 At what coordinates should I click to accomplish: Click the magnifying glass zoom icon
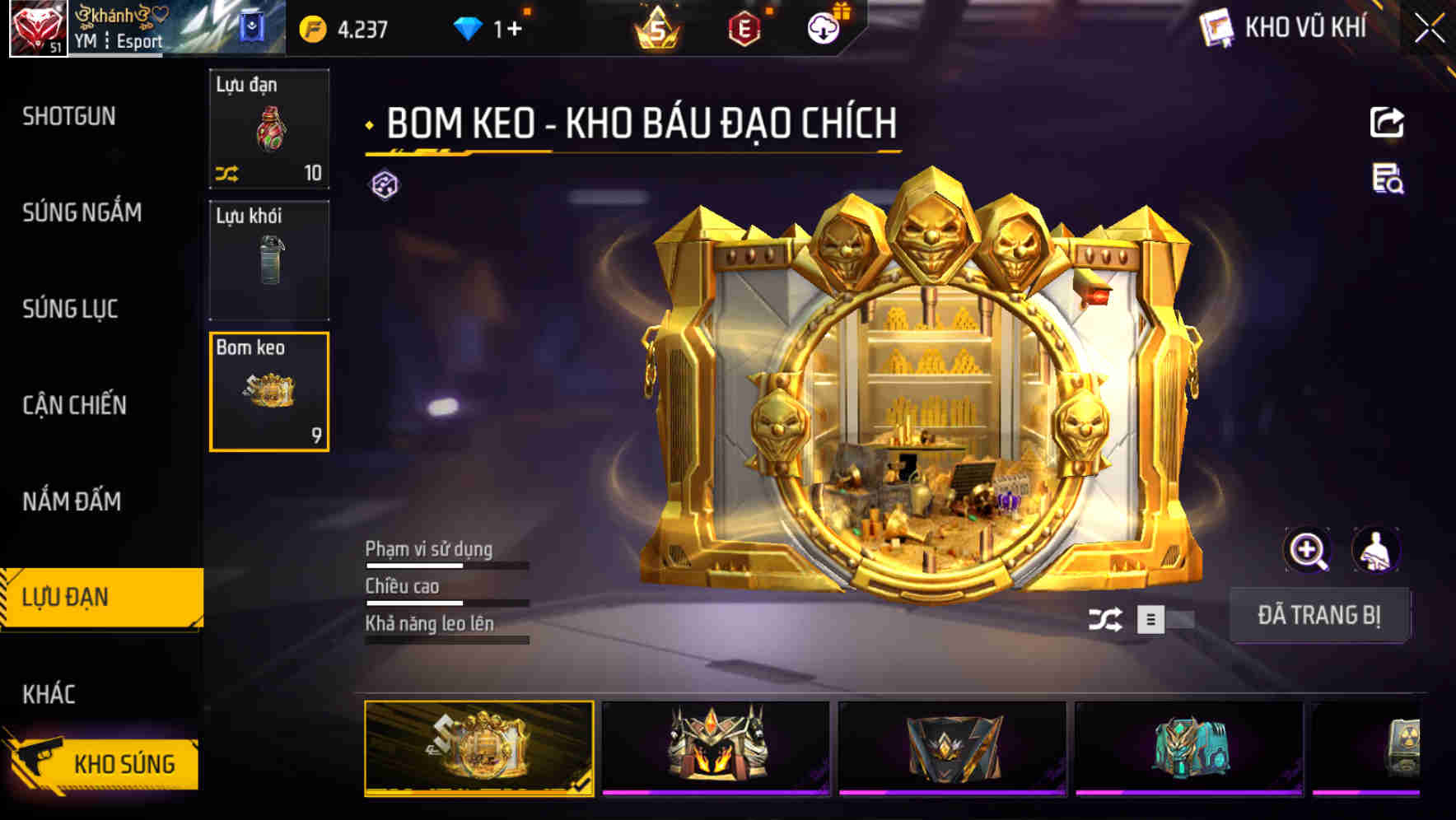[1306, 550]
